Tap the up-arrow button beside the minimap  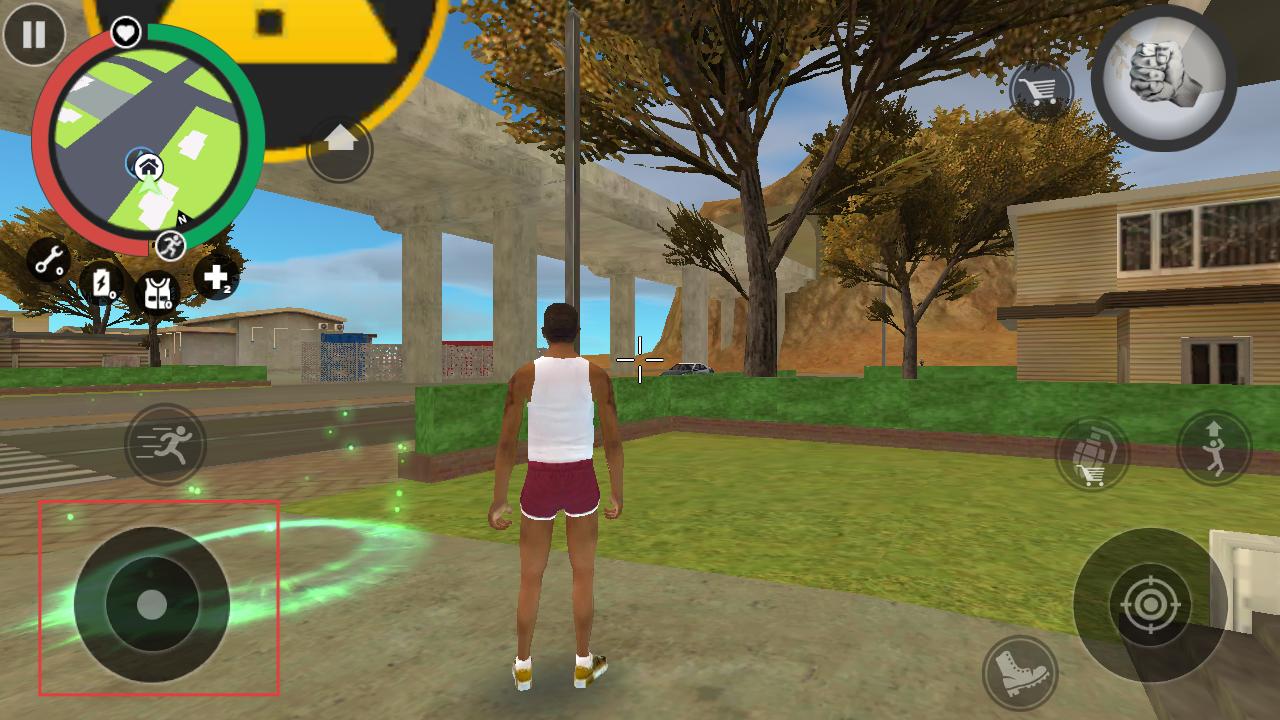pyautogui.click(x=340, y=149)
